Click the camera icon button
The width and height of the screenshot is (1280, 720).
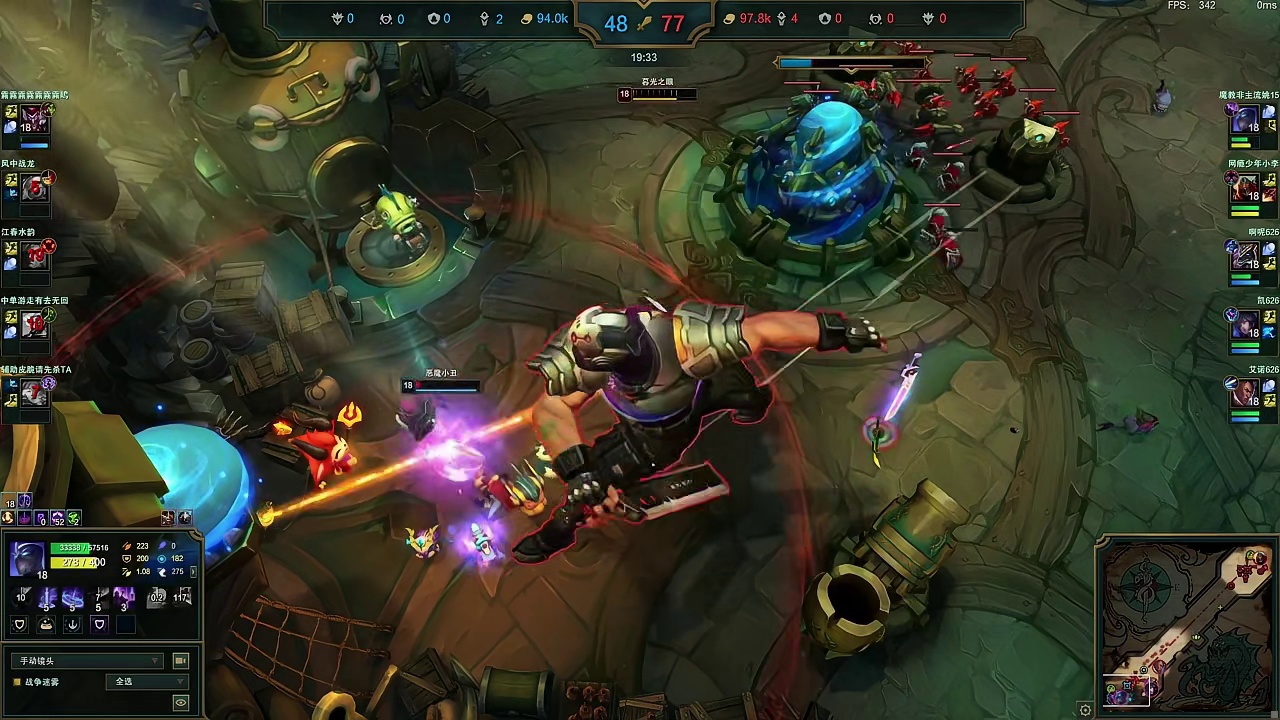(x=181, y=661)
